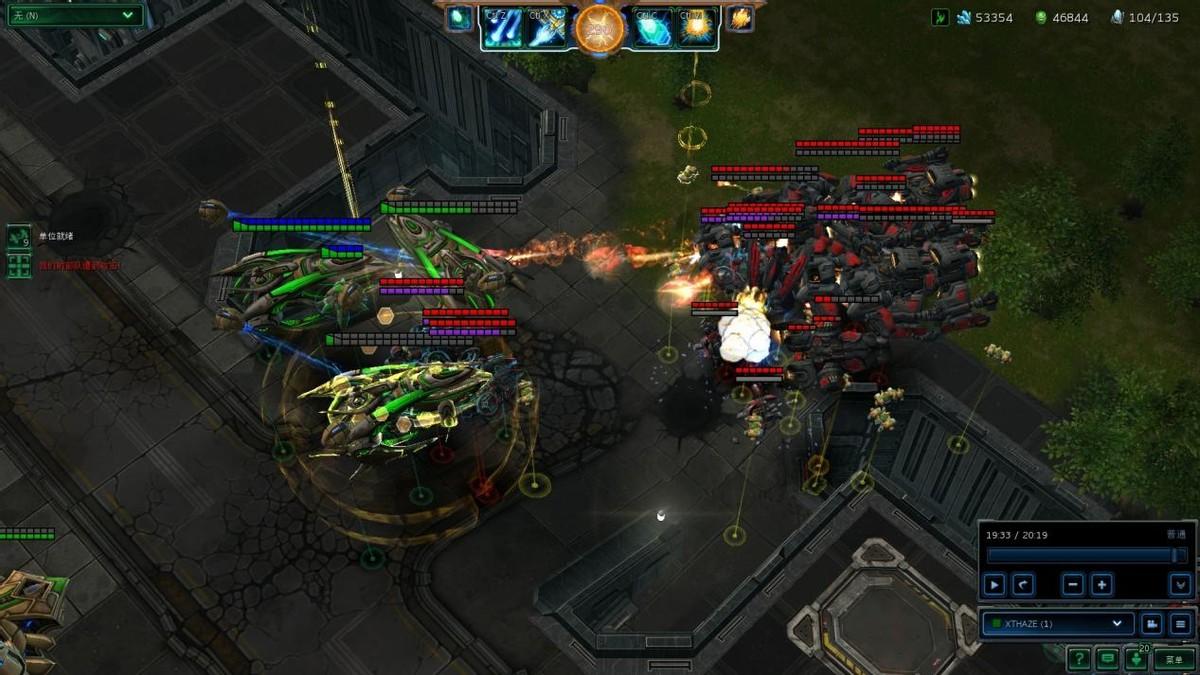Click the unit ready notification icon
Viewport: 1200px width, 675px height.
click(19, 237)
